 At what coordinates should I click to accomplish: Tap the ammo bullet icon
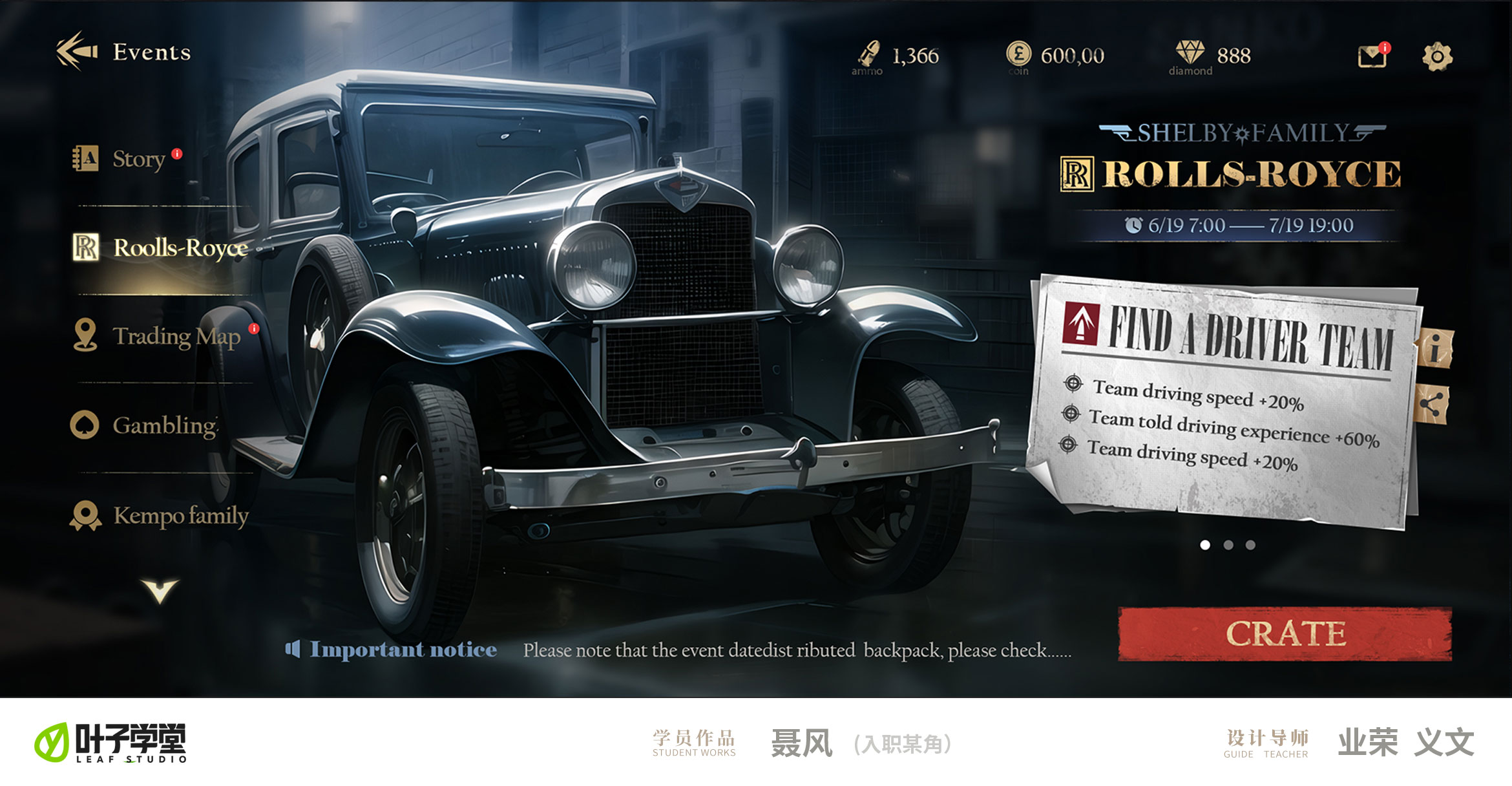868,53
